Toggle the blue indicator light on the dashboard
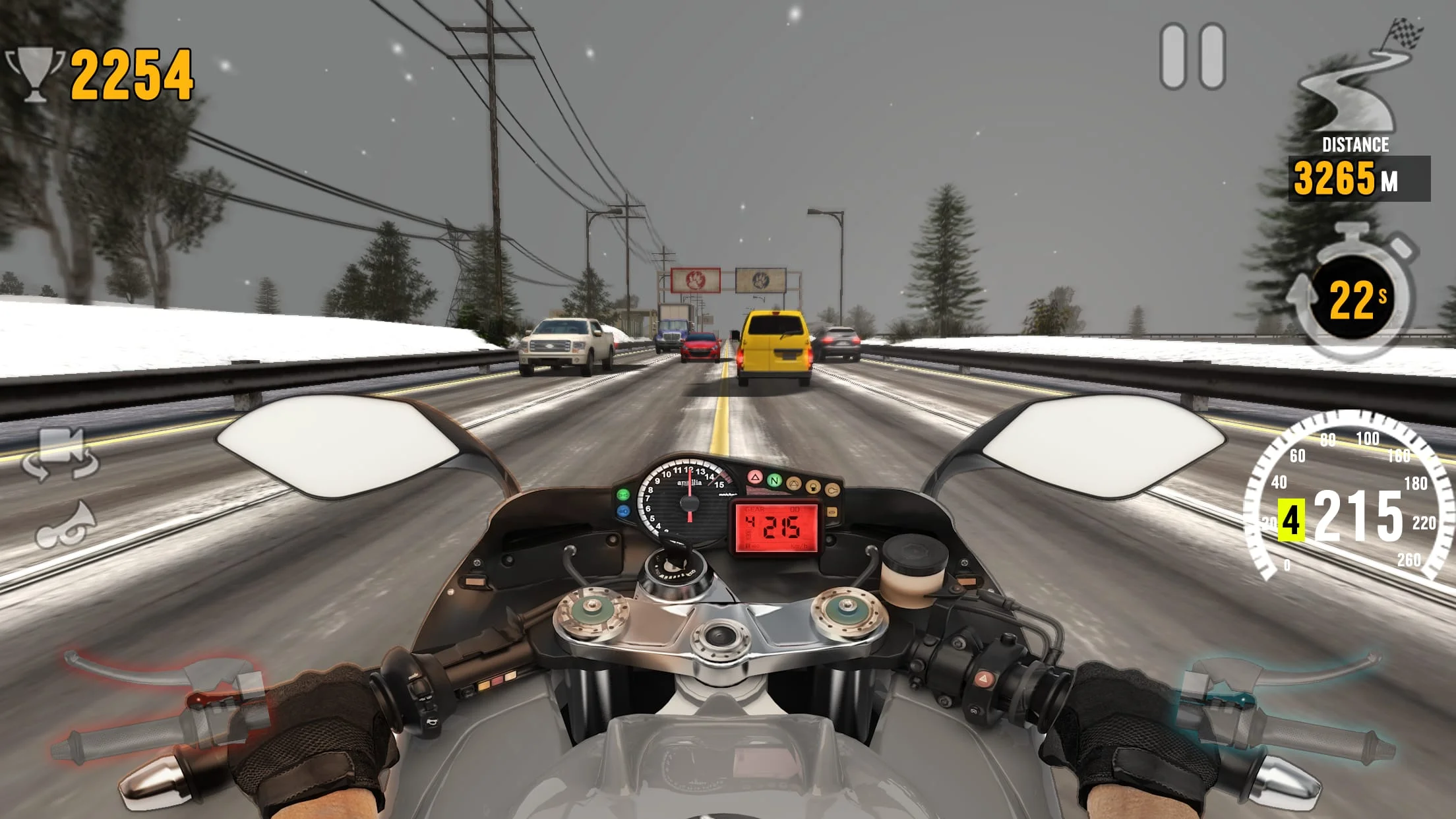Image resolution: width=1456 pixels, height=819 pixels. coord(623,511)
